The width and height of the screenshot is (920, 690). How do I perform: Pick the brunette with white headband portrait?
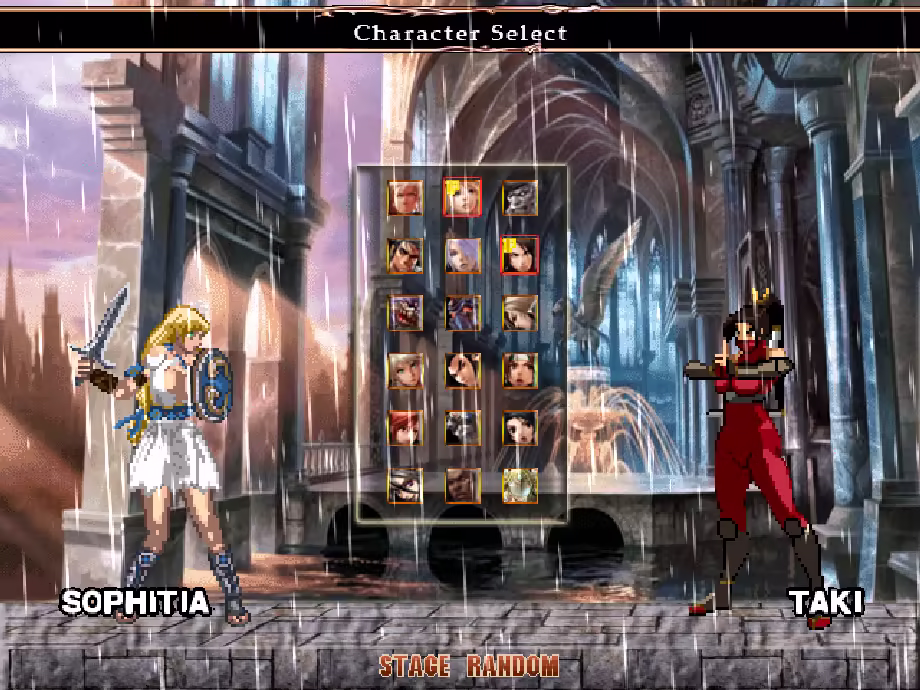pyautogui.click(x=520, y=370)
